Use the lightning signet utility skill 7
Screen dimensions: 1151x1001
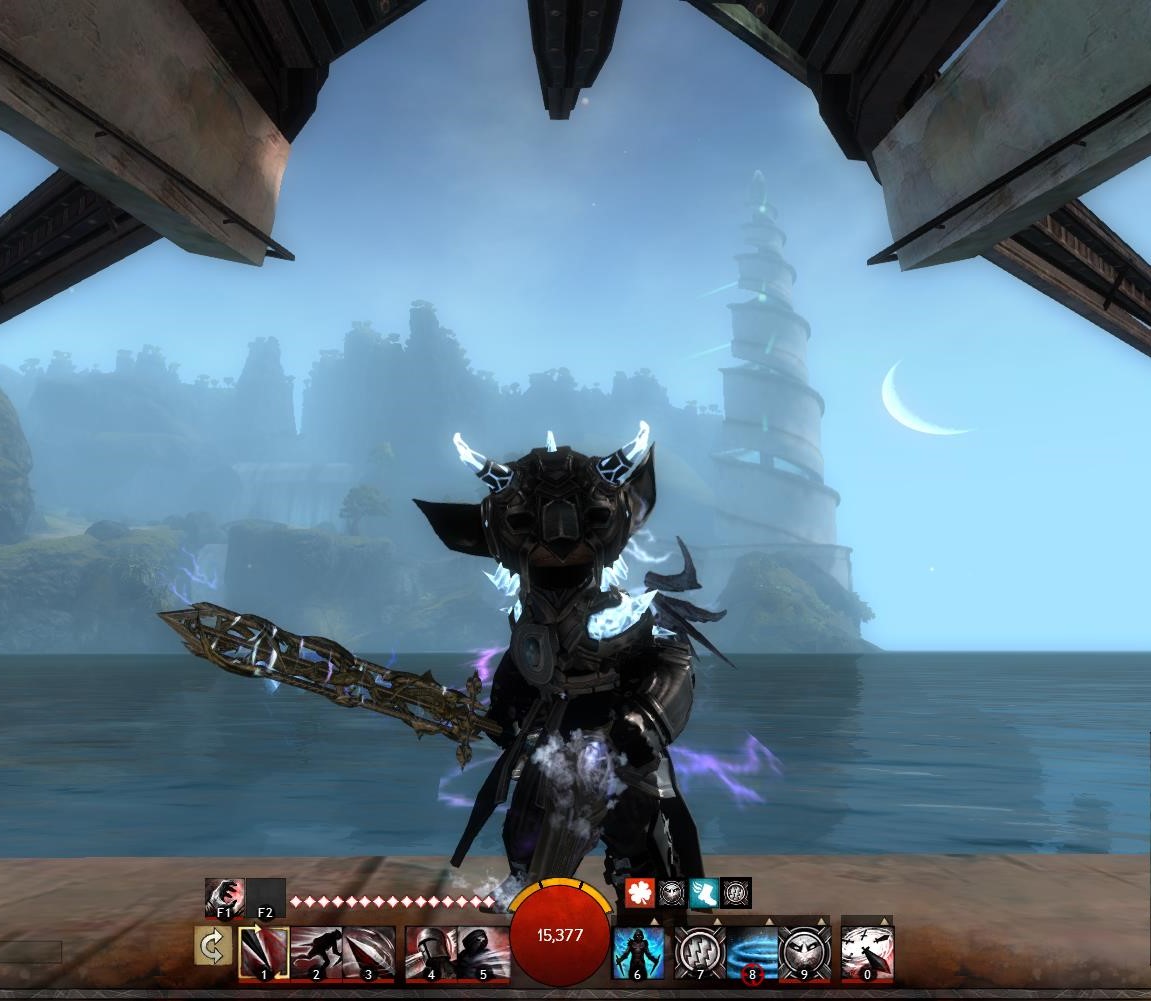(x=699, y=952)
